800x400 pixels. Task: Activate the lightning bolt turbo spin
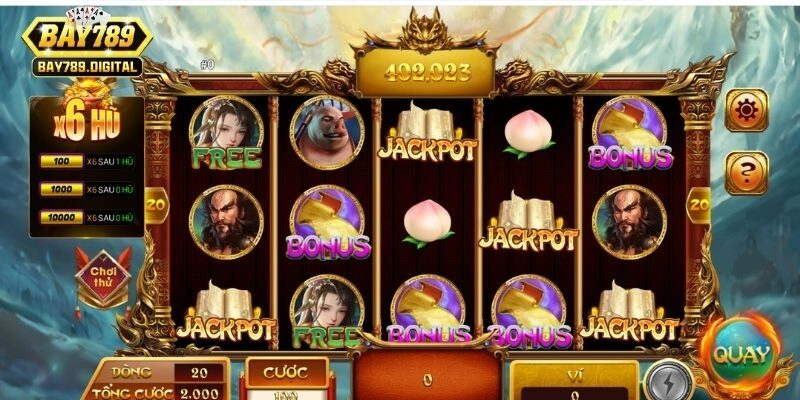[661, 382]
